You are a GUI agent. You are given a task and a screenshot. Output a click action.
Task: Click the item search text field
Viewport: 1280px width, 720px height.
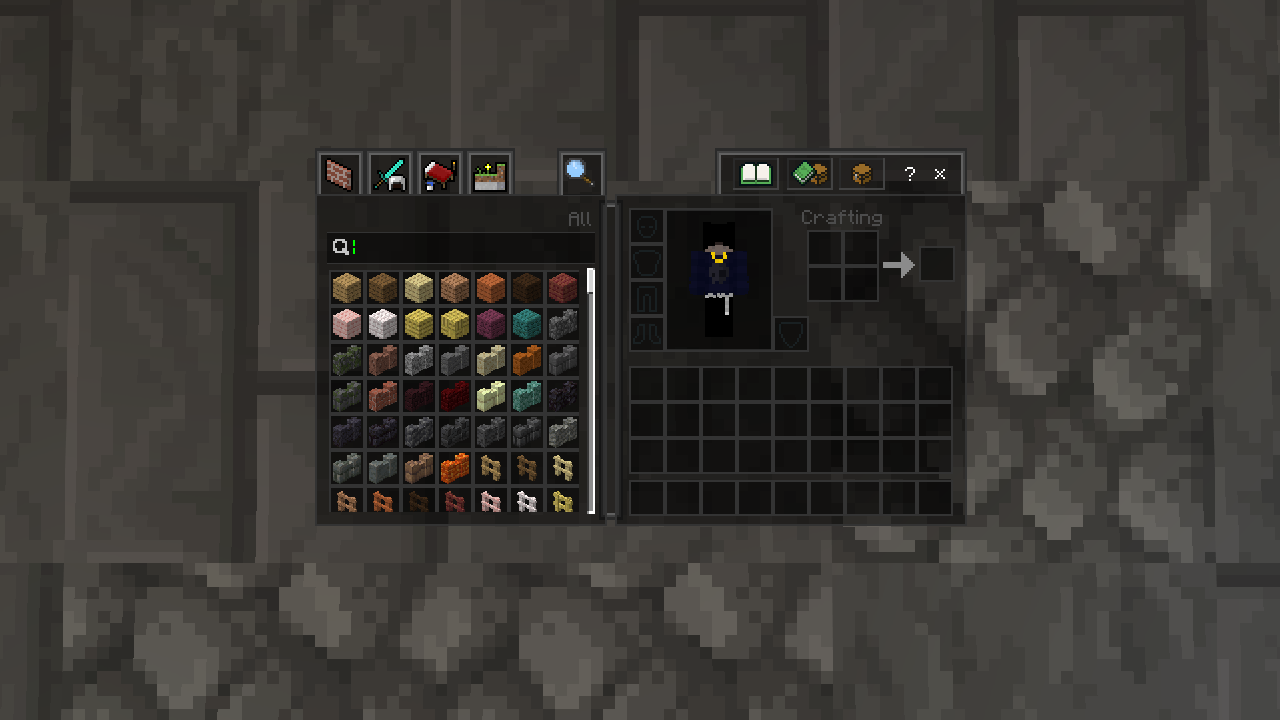click(470, 247)
